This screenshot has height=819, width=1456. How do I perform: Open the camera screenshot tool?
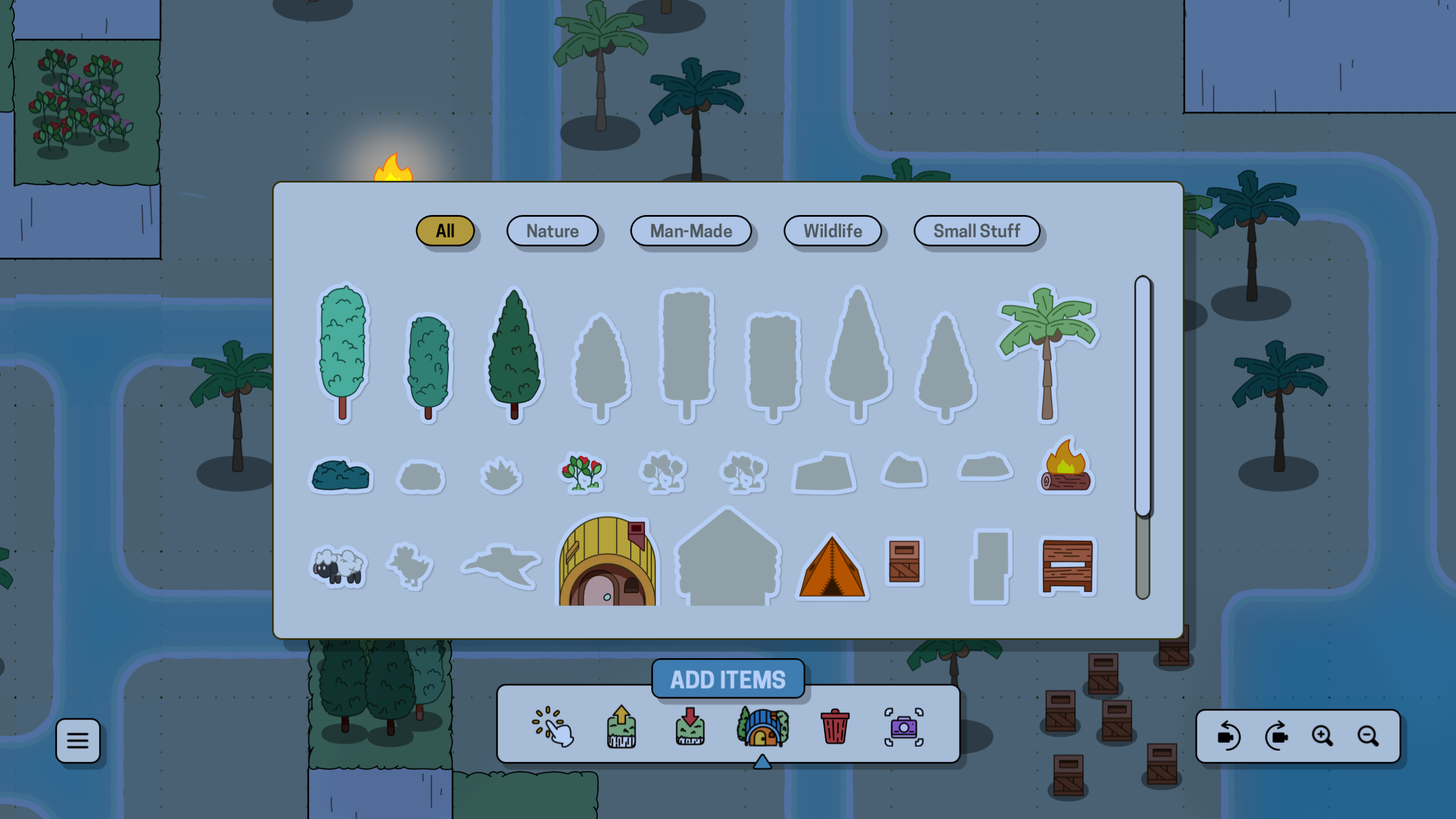(x=903, y=727)
